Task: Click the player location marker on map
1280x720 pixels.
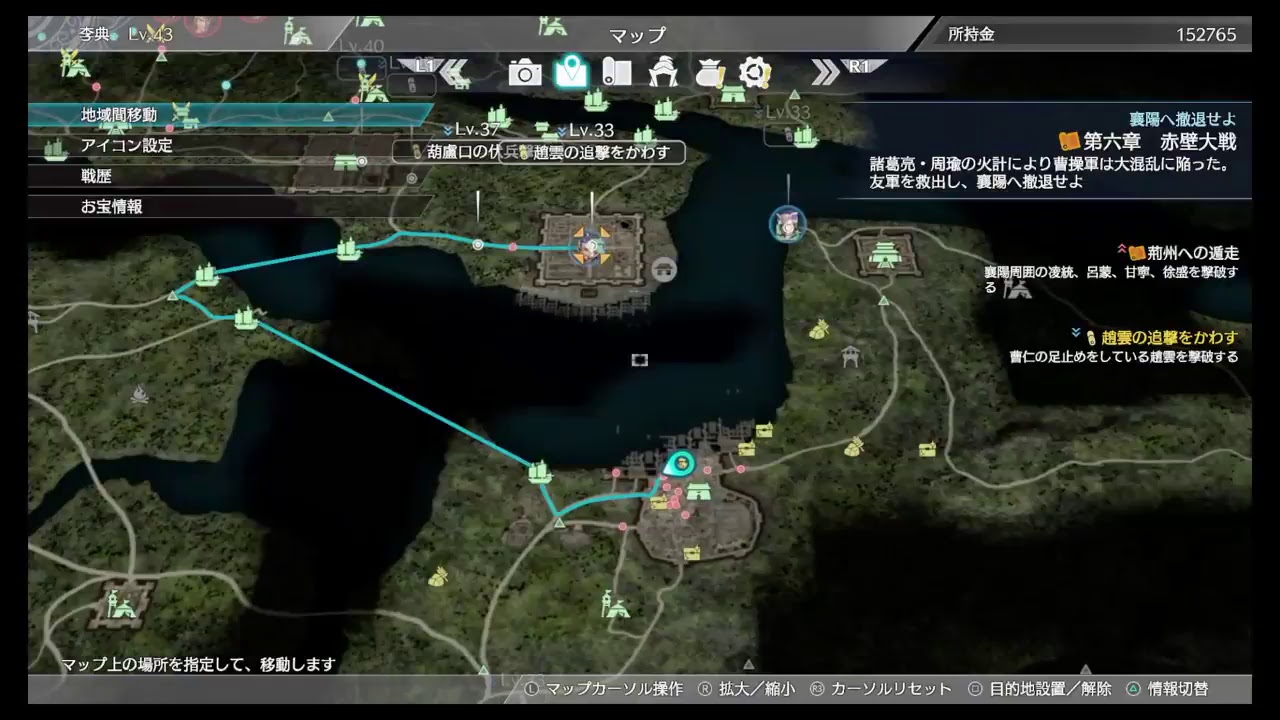Action: [x=681, y=463]
